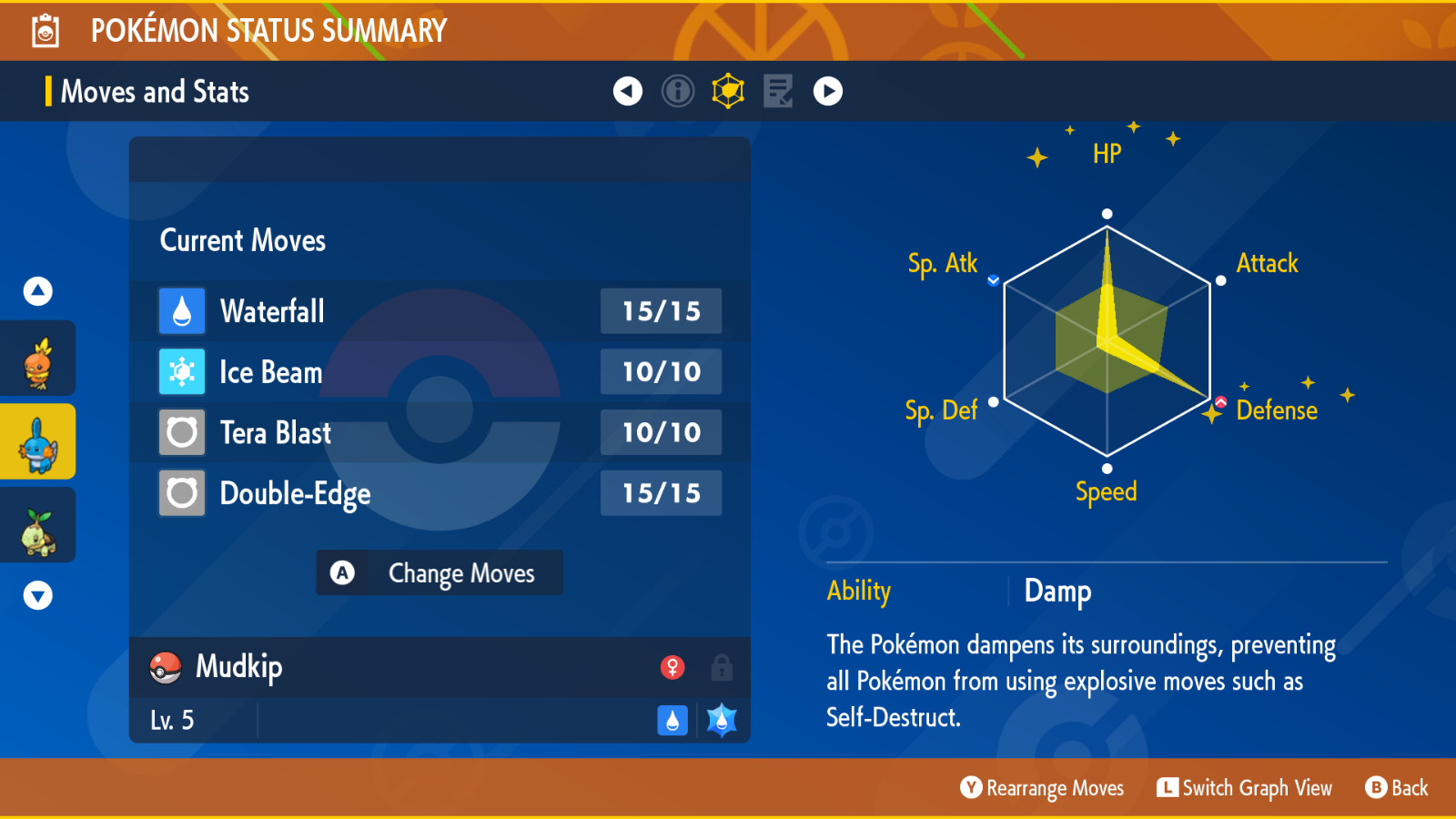The width and height of the screenshot is (1456, 819).
Task: Select Mudkip in the party list
Action: coord(38,443)
